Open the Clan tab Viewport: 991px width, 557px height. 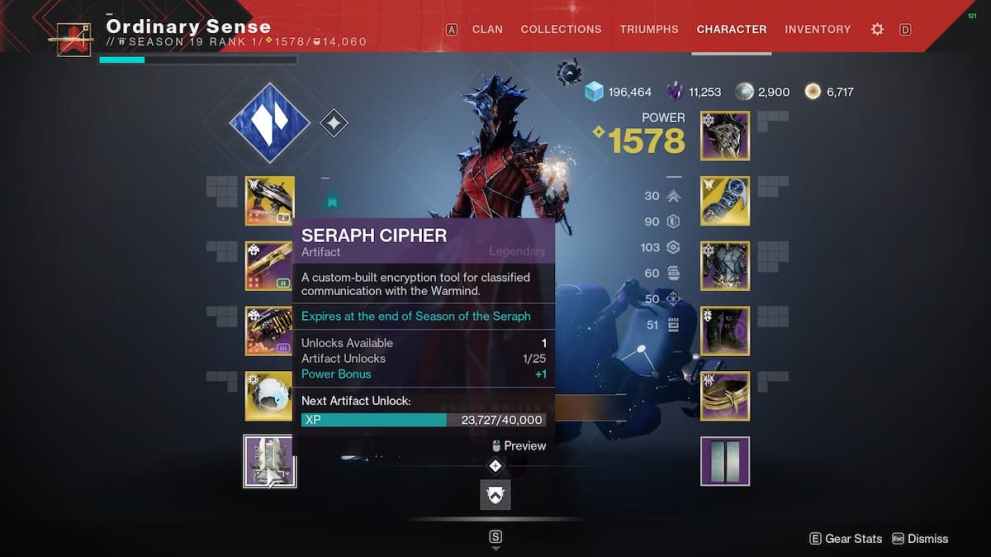pyautogui.click(x=487, y=29)
